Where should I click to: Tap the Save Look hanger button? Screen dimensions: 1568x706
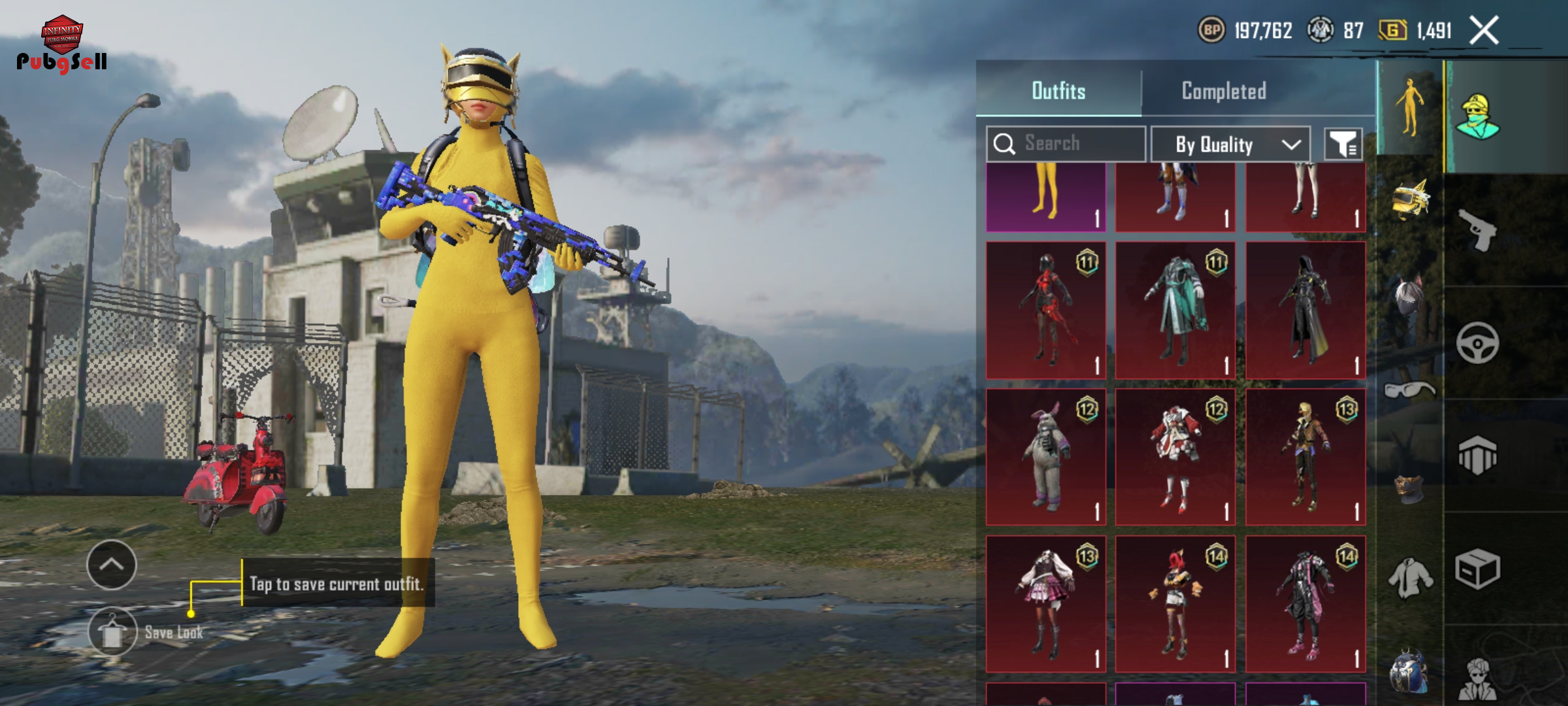[x=112, y=631]
